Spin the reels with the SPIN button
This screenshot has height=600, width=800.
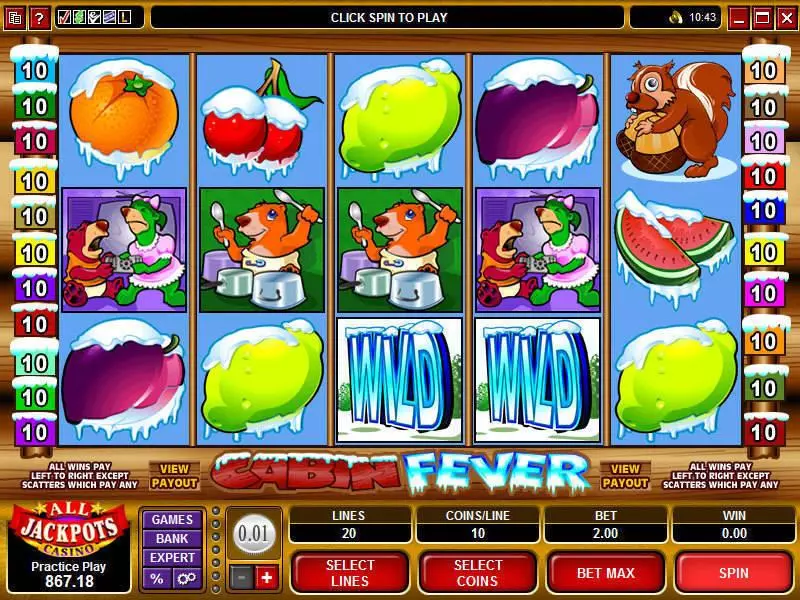[735, 573]
